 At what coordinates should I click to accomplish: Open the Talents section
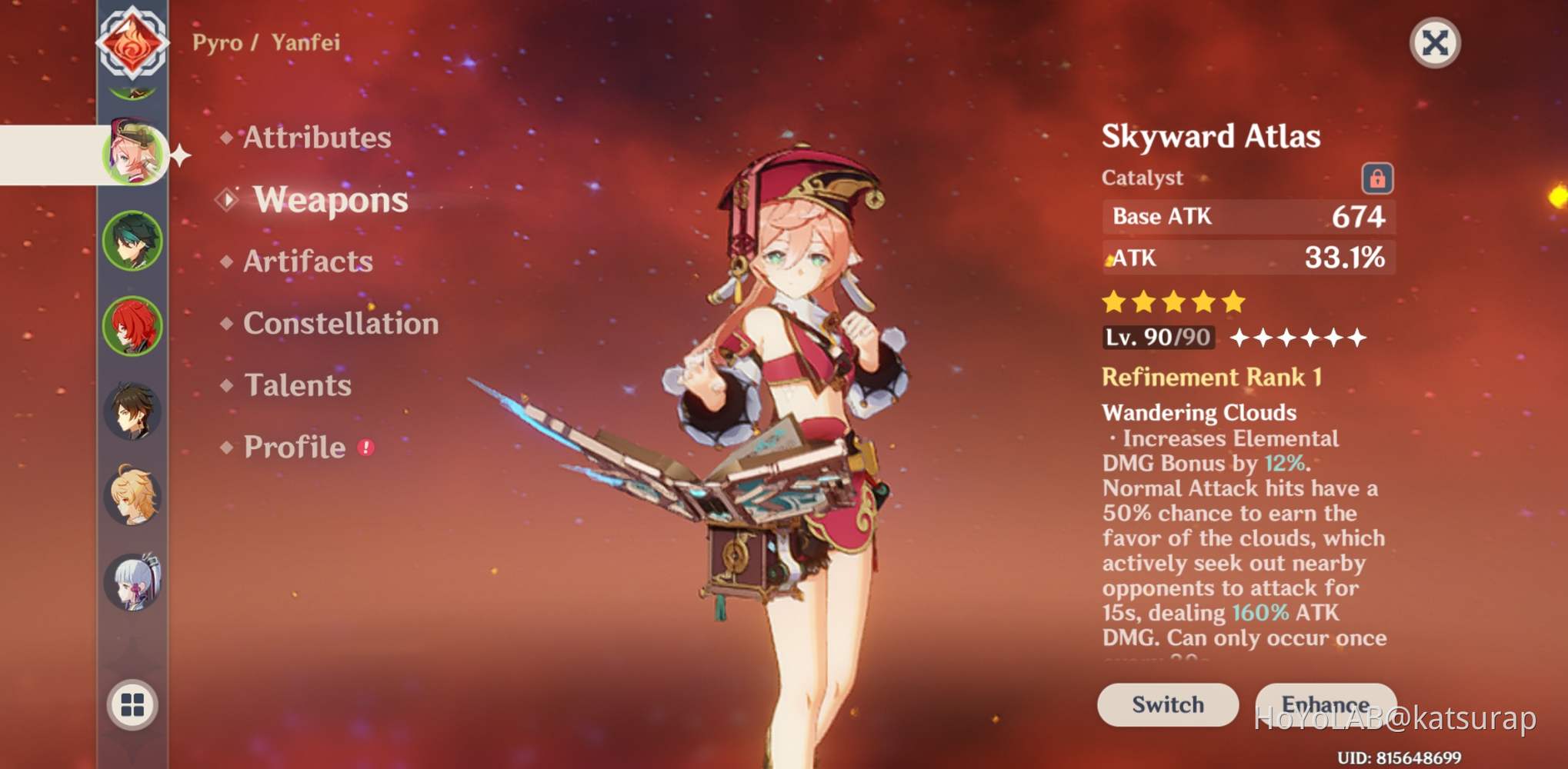(x=297, y=385)
